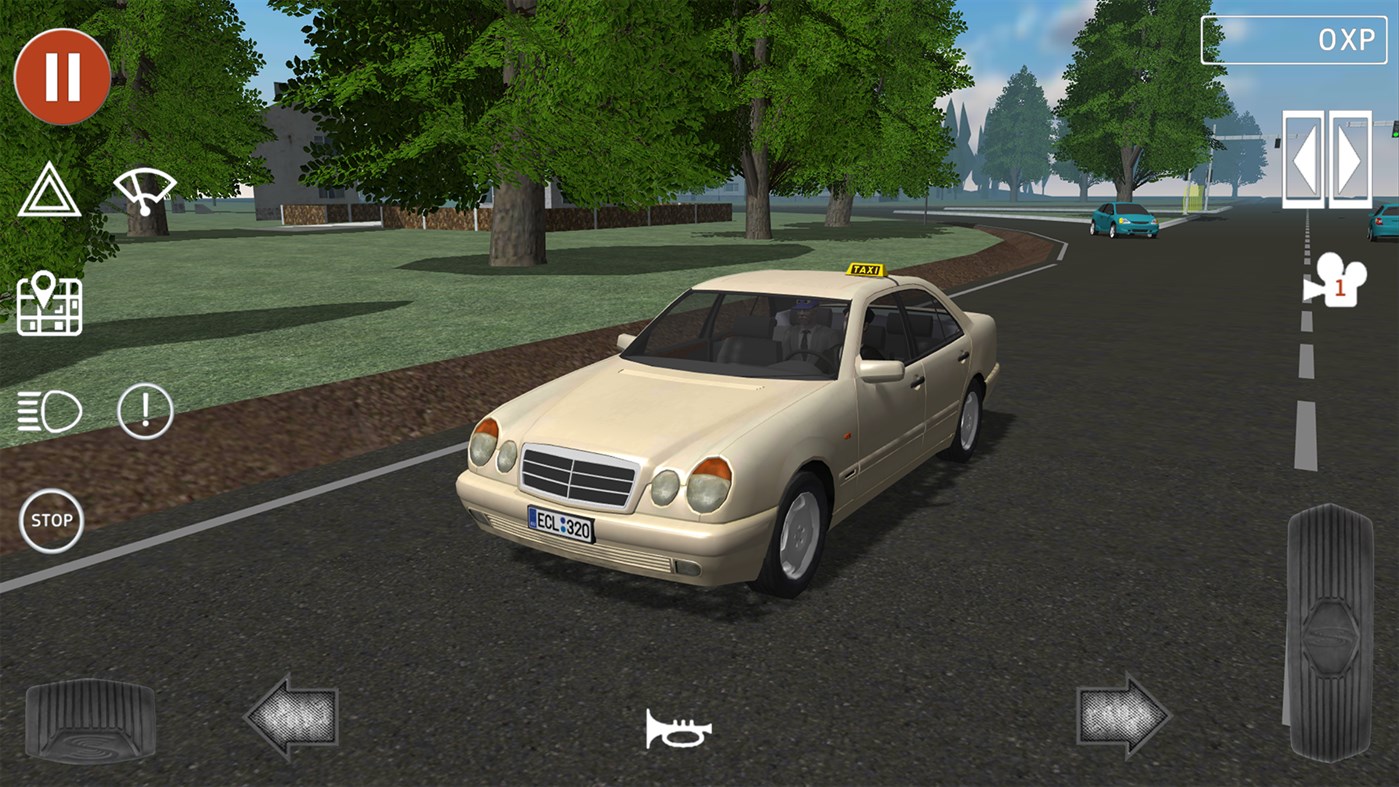Steer left with the left arrow
This screenshot has width=1399, height=787.
[x=292, y=718]
